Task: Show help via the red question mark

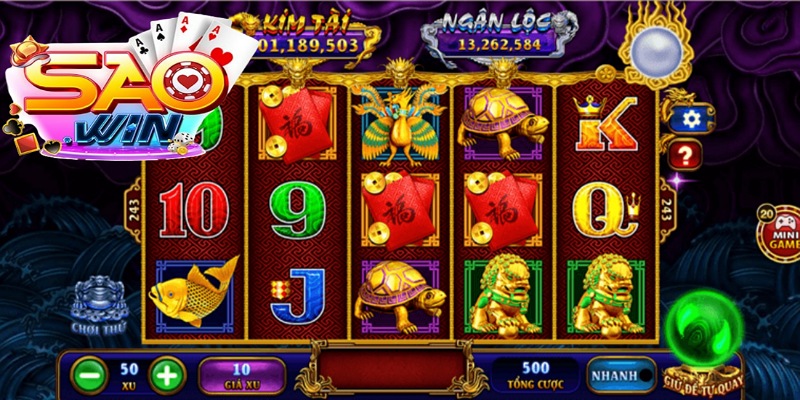Action: [686, 155]
